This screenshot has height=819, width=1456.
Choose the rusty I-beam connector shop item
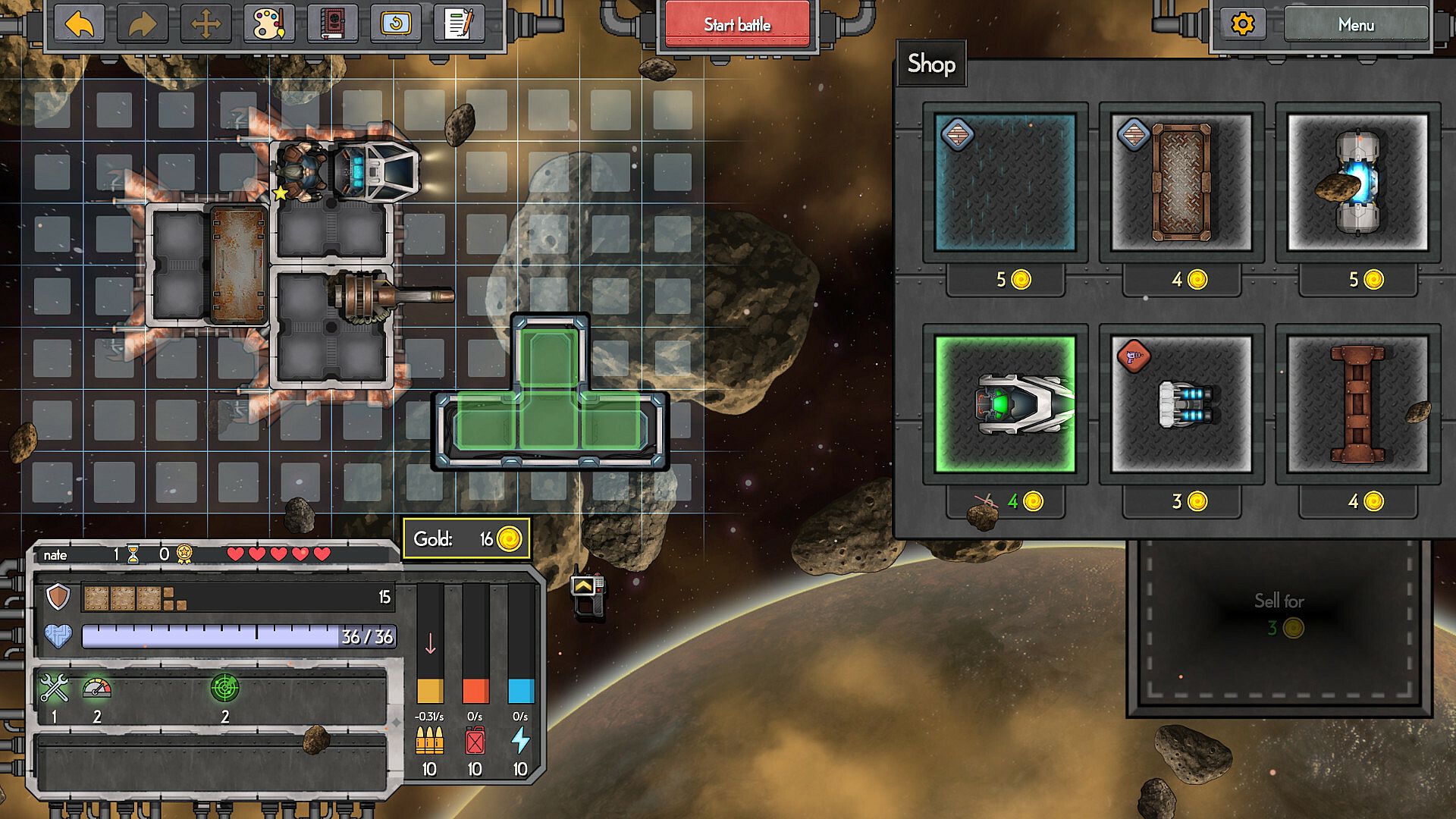(x=1357, y=404)
